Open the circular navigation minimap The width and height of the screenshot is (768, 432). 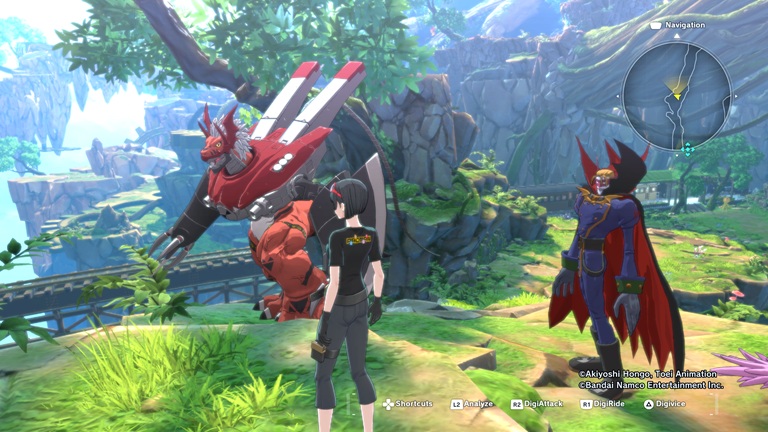pyautogui.click(x=676, y=96)
